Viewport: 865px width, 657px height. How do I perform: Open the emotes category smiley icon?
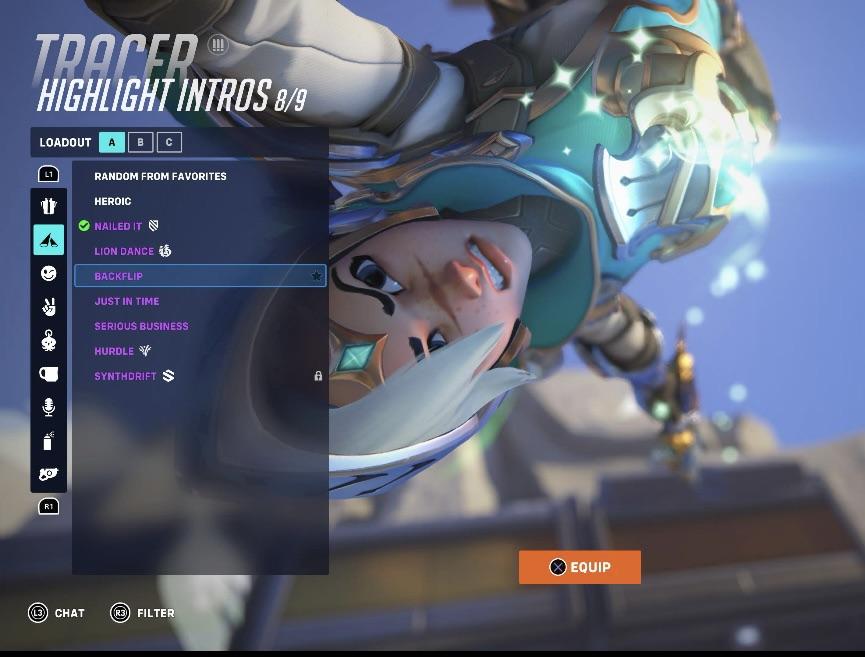pos(49,273)
